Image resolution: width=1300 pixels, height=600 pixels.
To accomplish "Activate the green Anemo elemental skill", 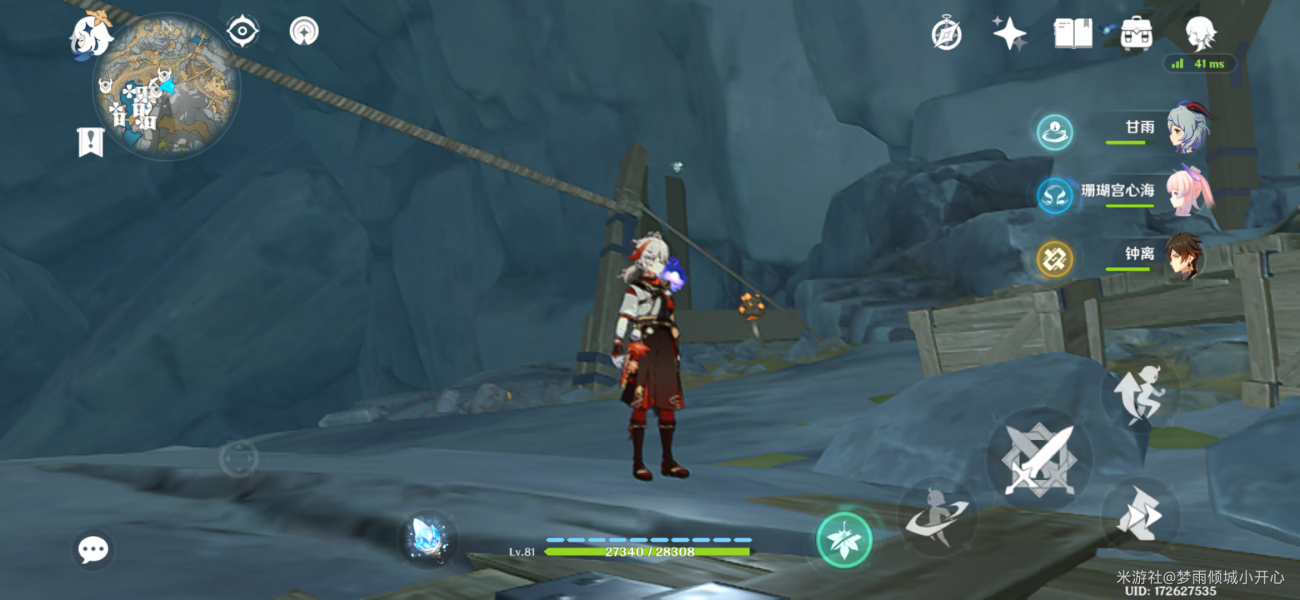I will [x=844, y=540].
